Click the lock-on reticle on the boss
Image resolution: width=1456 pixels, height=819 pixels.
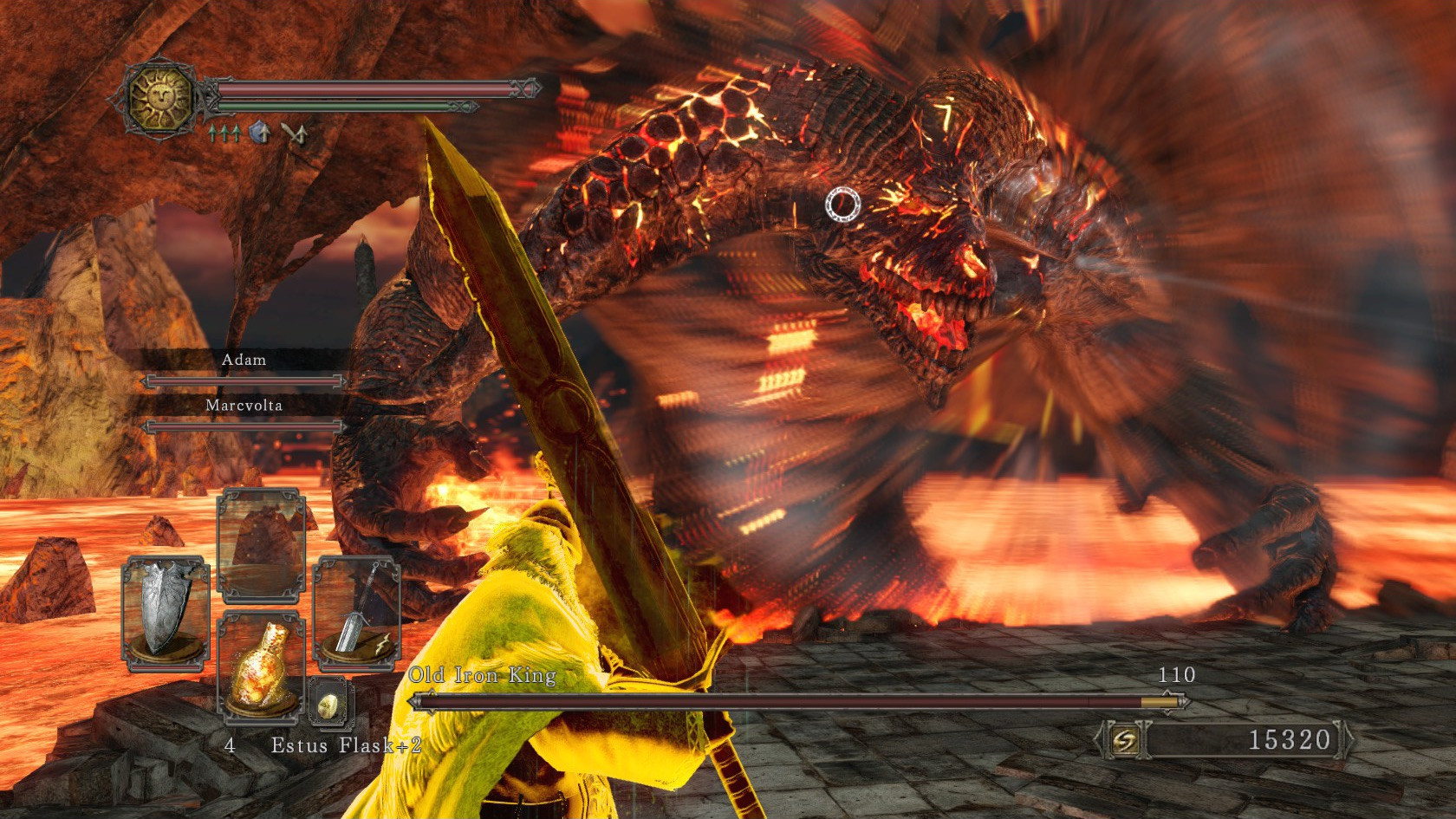pos(841,203)
